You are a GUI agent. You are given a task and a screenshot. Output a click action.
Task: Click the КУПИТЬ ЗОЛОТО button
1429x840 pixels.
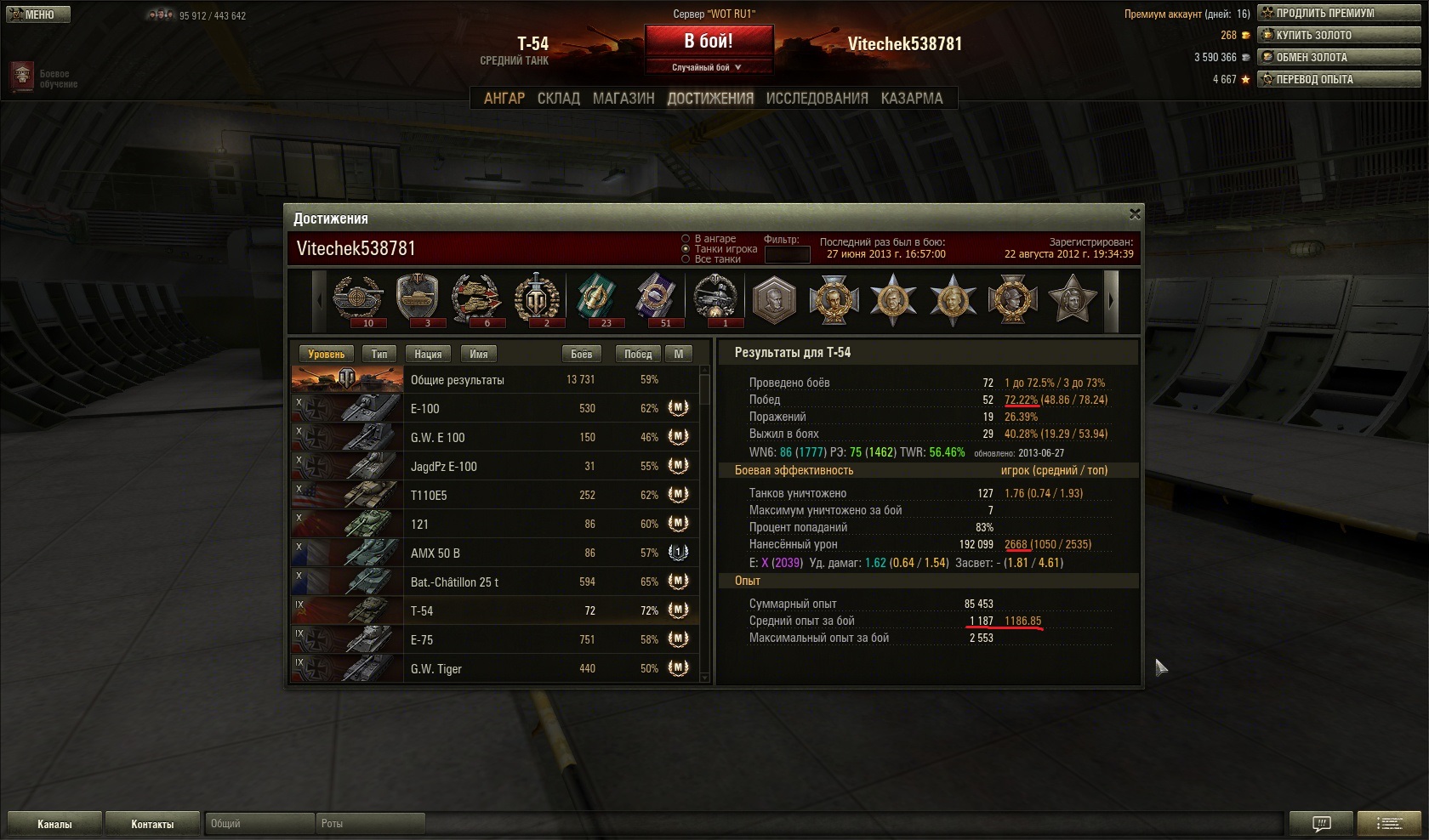click(1339, 35)
